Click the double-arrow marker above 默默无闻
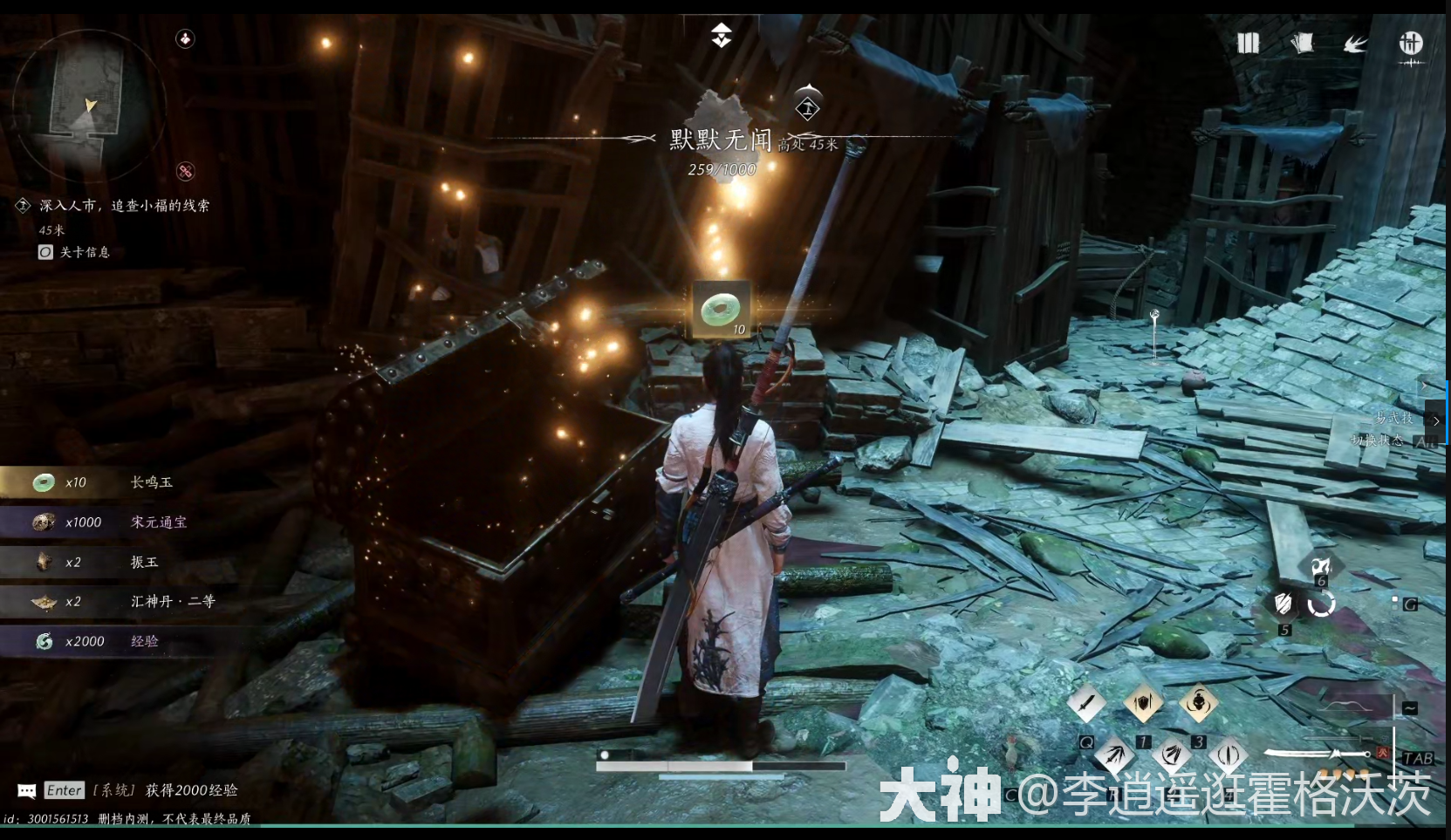1451x840 pixels. point(721,37)
